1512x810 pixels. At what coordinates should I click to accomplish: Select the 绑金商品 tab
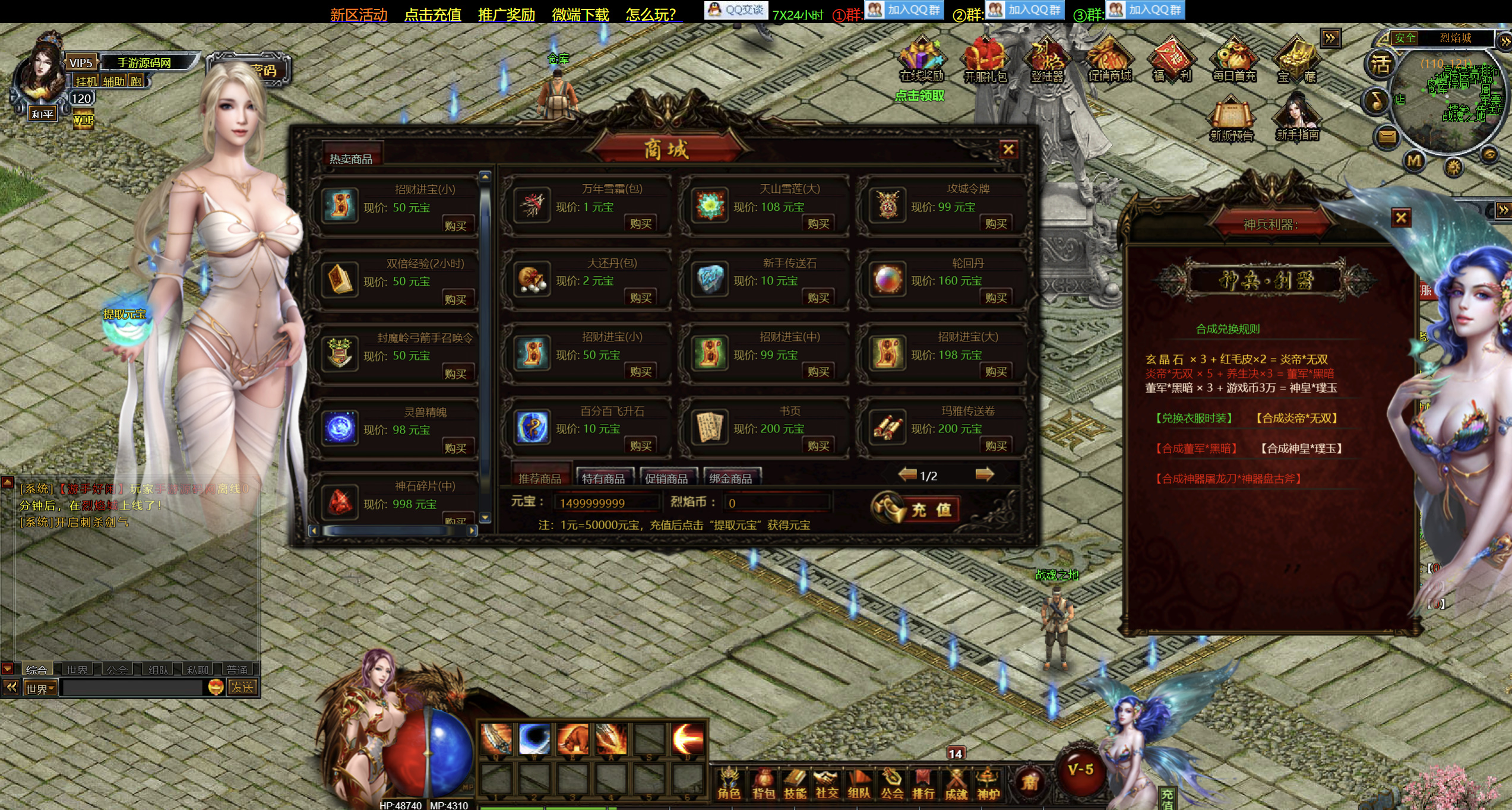click(x=730, y=478)
